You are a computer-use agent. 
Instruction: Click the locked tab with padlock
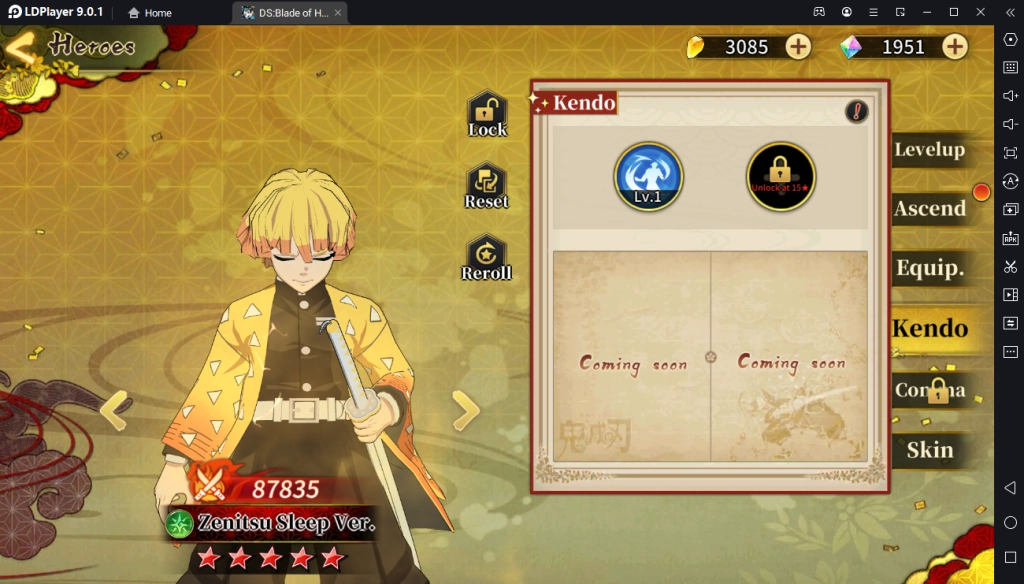pyautogui.click(x=930, y=390)
